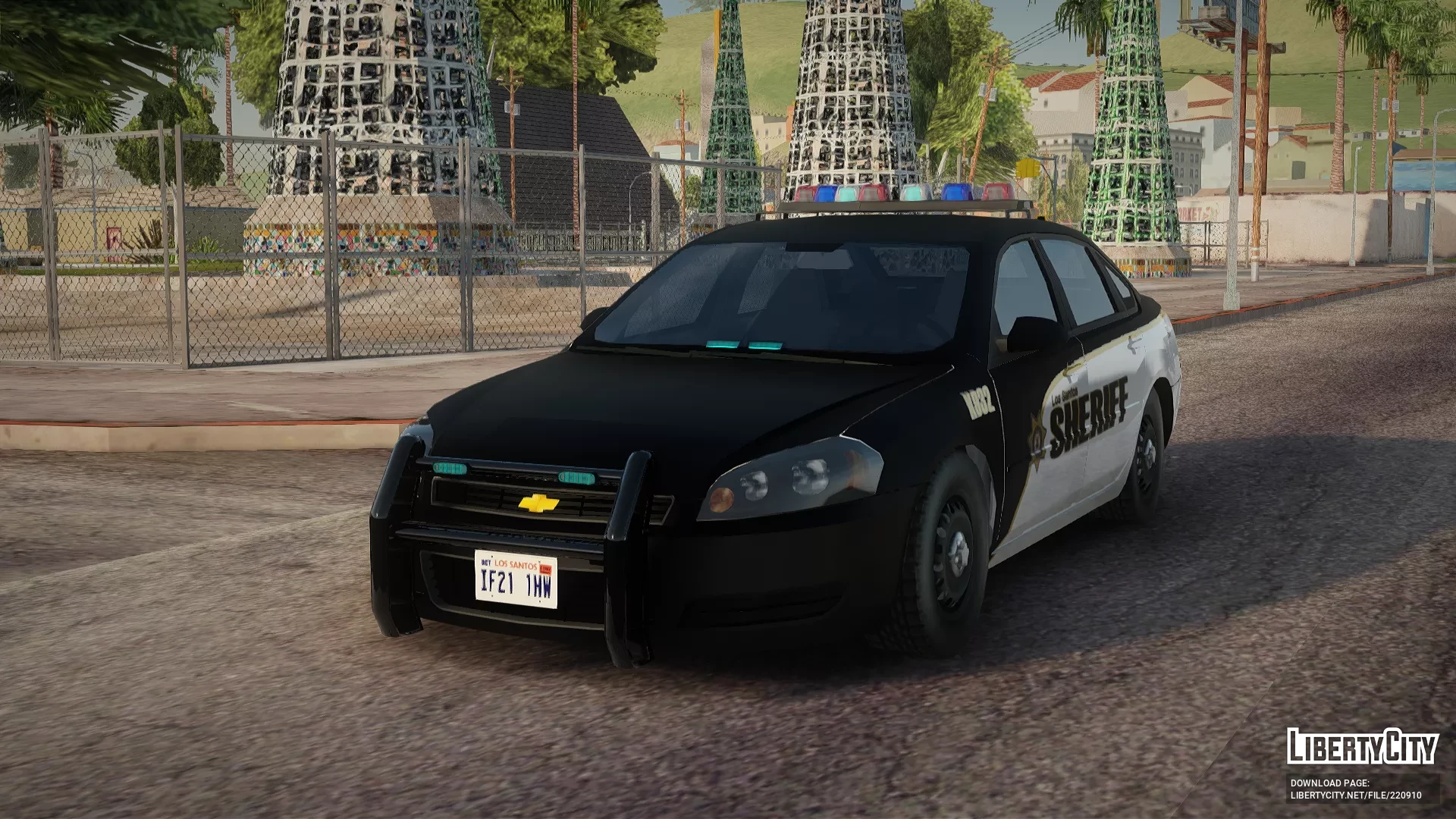Click the LibertyCity logo watermark
1456x819 pixels.
pyautogui.click(x=1362, y=746)
